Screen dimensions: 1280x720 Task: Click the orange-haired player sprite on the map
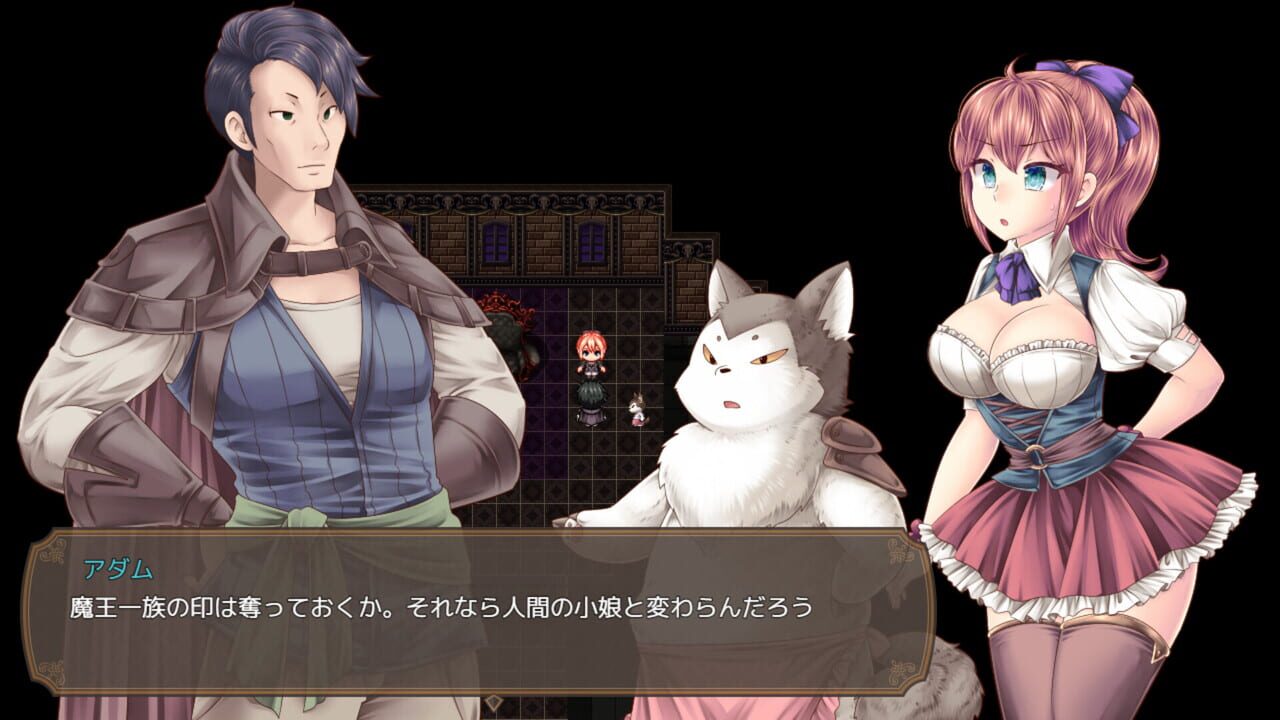[x=591, y=347]
